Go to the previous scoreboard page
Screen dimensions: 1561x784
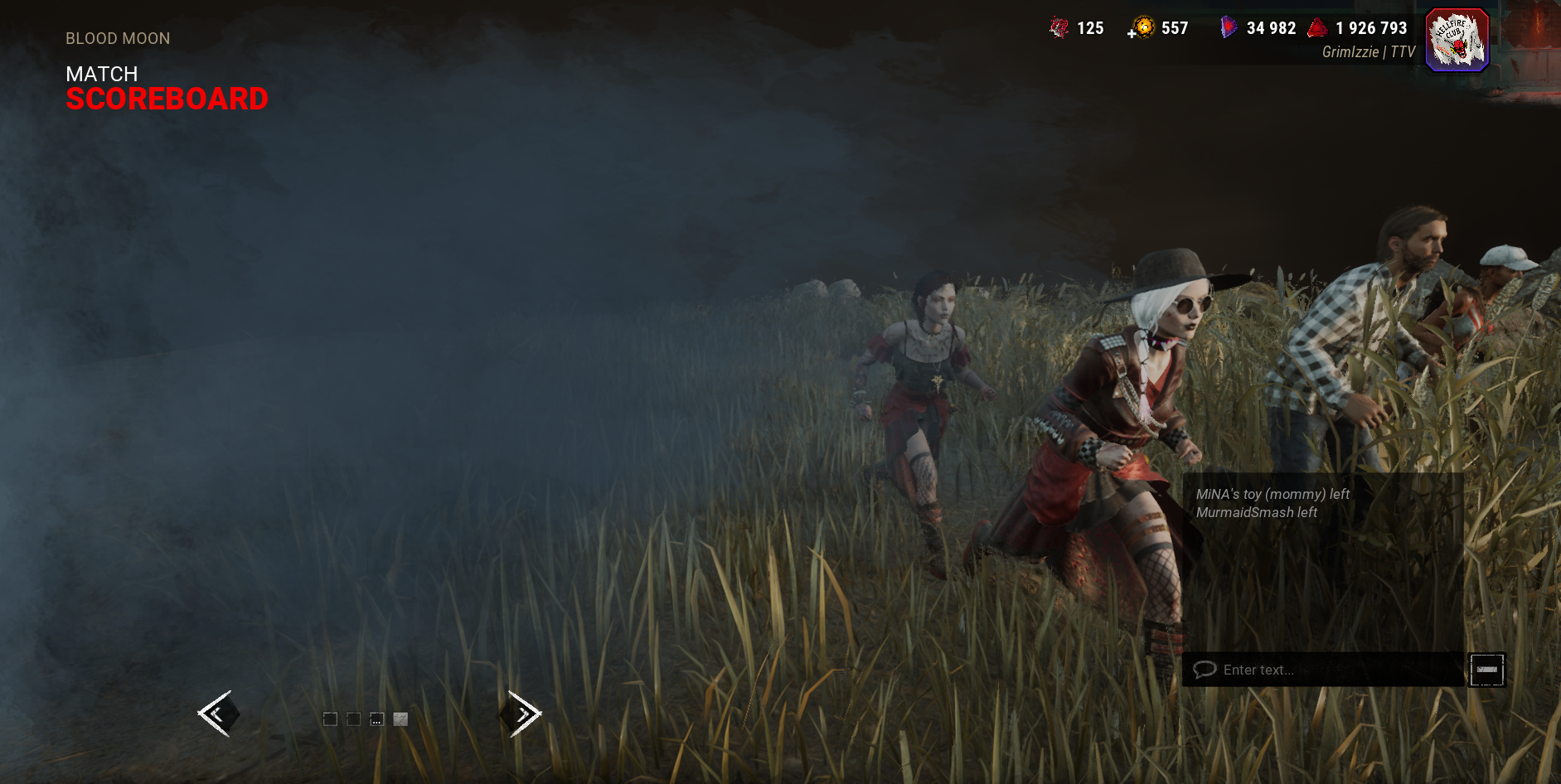click(218, 714)
